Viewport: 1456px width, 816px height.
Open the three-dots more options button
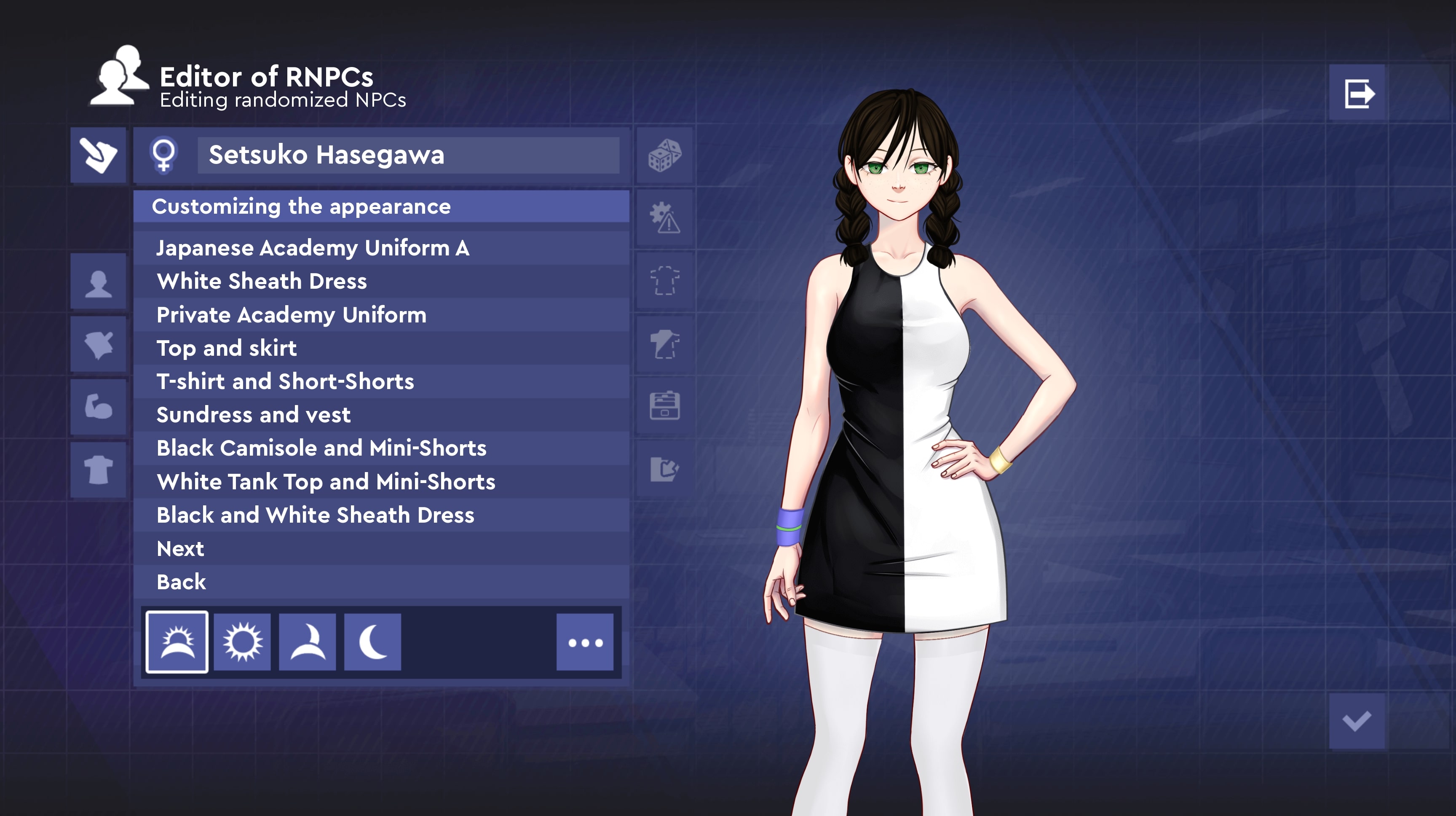(x=584, y=642)
